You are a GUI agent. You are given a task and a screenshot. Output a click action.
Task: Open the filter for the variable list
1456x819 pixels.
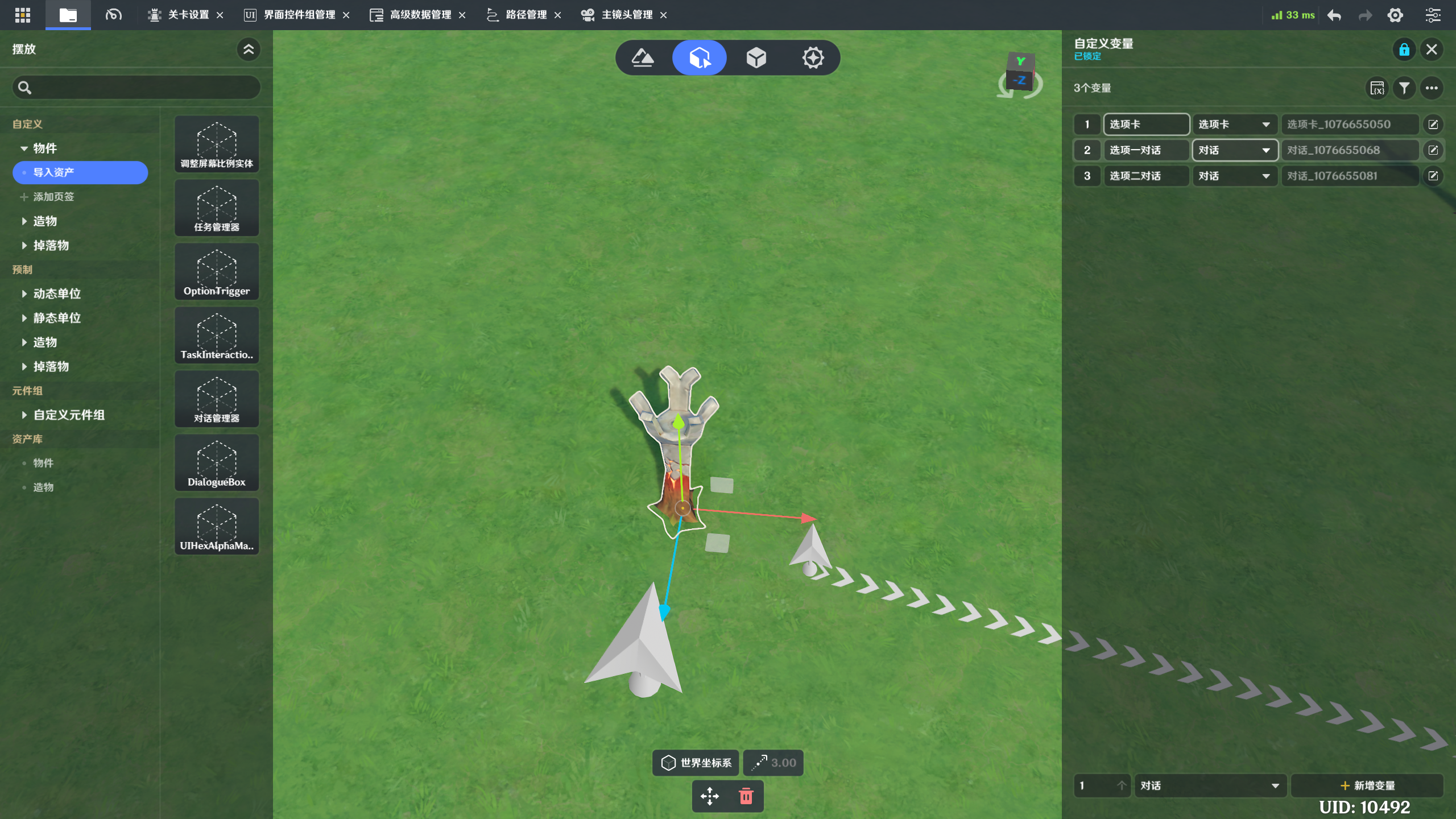pos(1404,88)
